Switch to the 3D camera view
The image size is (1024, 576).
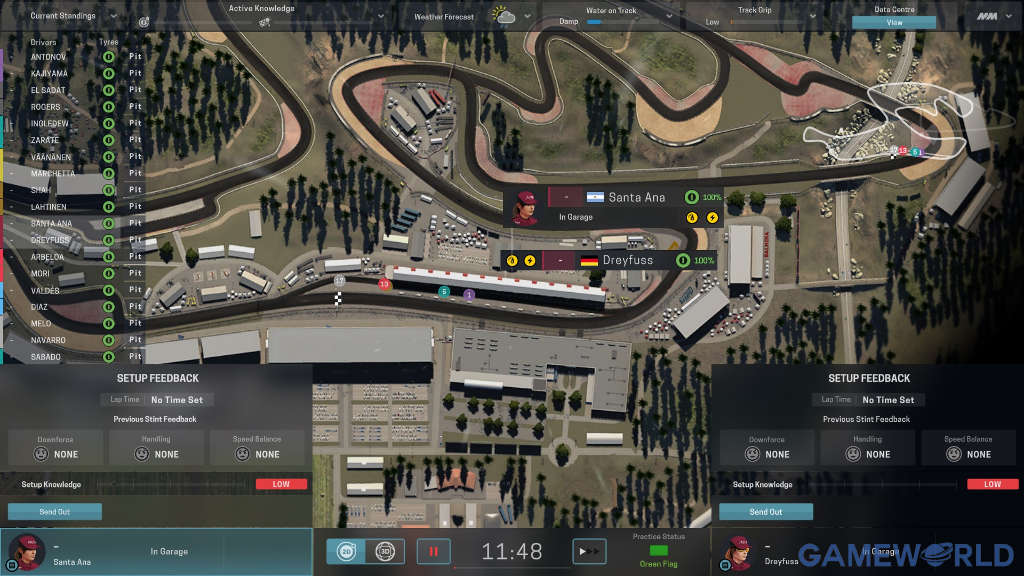385,551
